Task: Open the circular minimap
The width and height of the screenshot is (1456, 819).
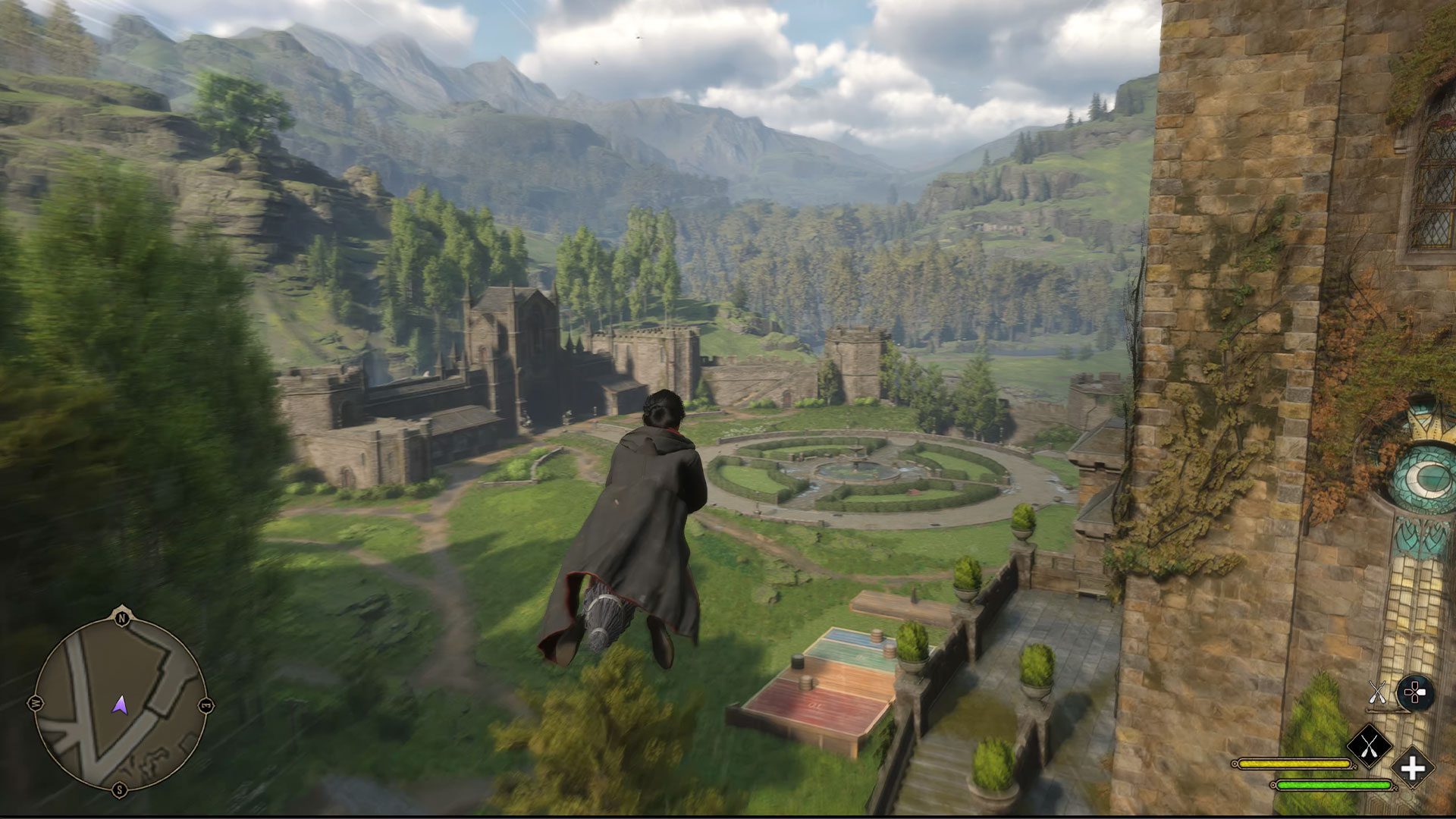Action: pyautogui.click(x=120, y=702)
